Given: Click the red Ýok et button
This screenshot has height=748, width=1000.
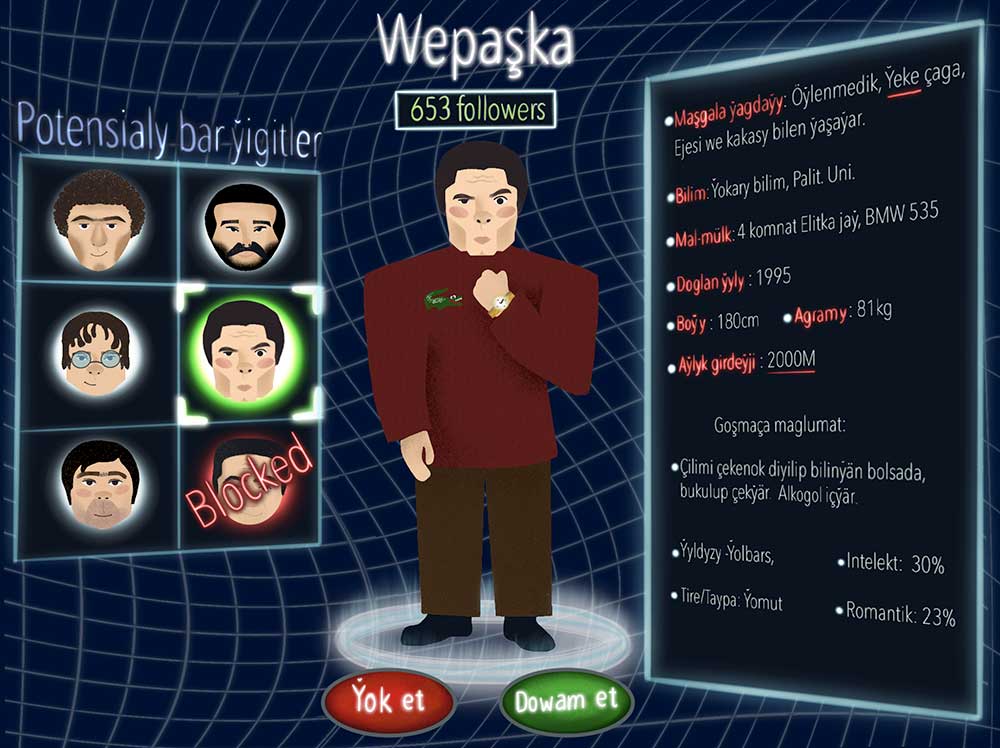Looking at the screenshot, I should (x=389, y=699).
